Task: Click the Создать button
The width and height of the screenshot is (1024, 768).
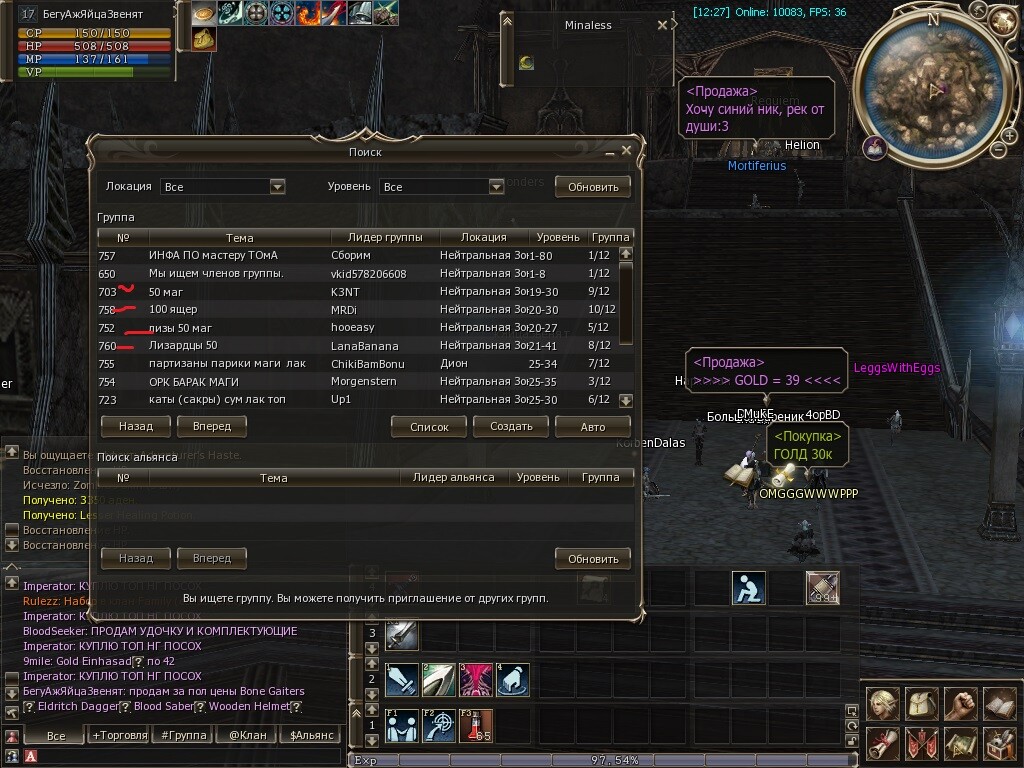Action: pos(511,426)
